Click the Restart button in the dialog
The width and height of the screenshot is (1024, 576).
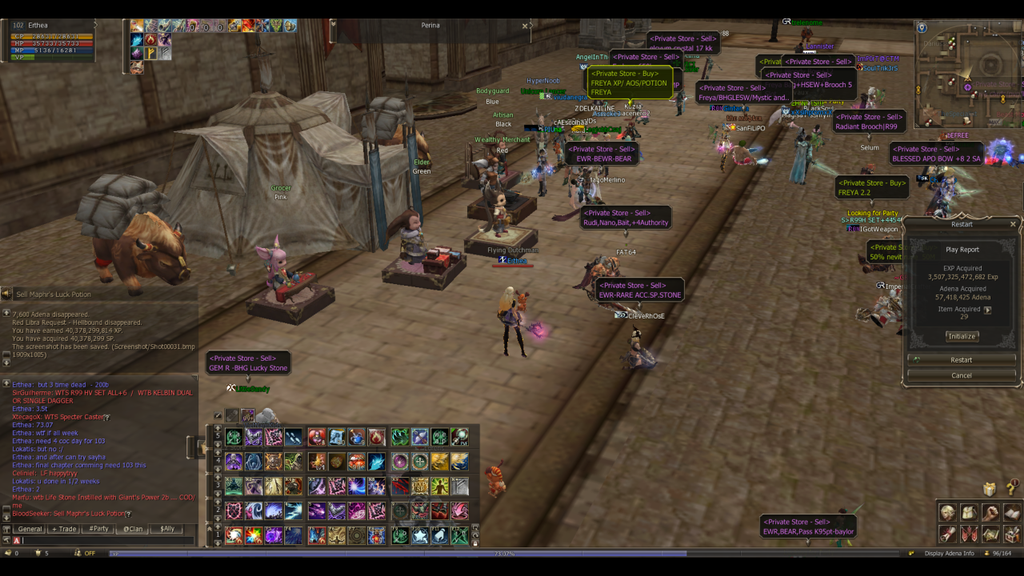(x=961, y=360)
